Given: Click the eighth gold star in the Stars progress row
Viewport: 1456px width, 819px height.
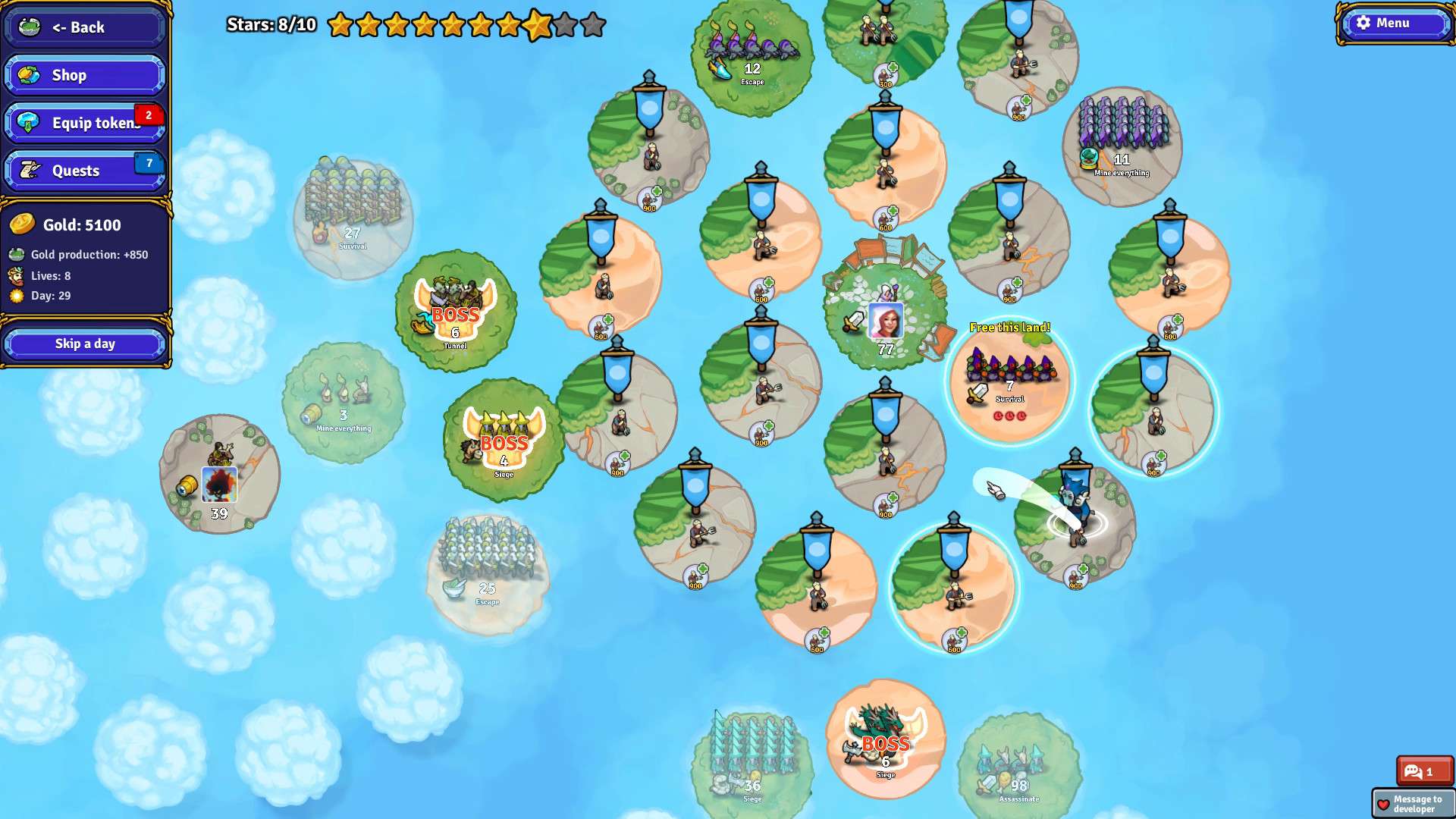Looking at the screenshot, I should click(x=538, y=25).
